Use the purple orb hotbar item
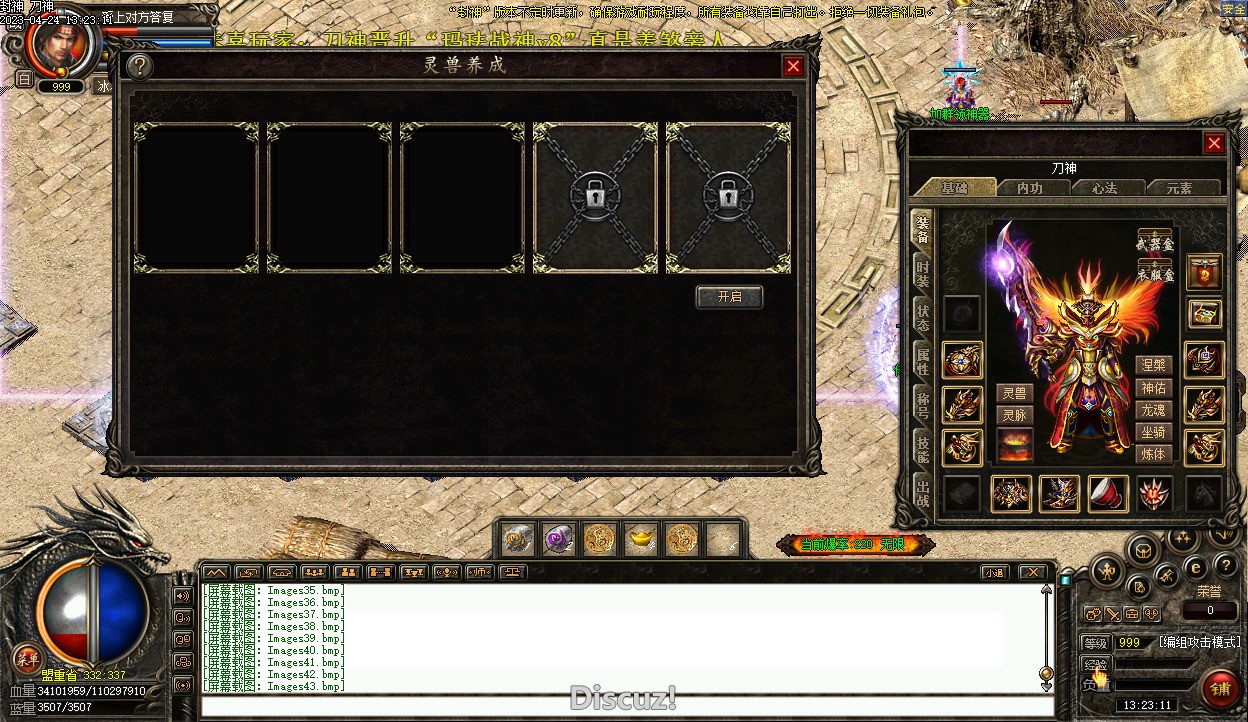Screen dimensions: 1248x722 pos(558,540)
